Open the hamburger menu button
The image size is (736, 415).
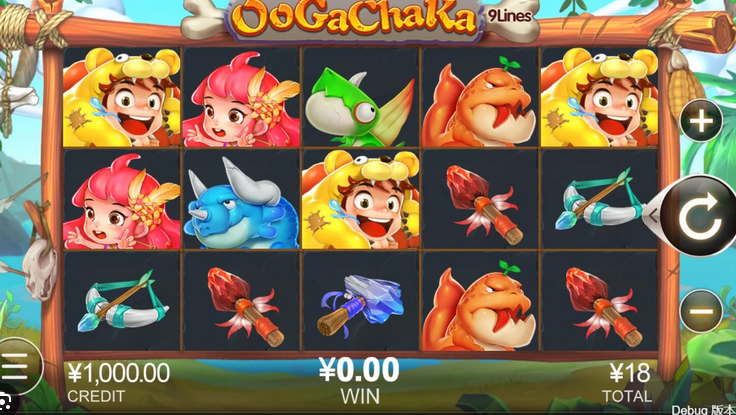16,367
